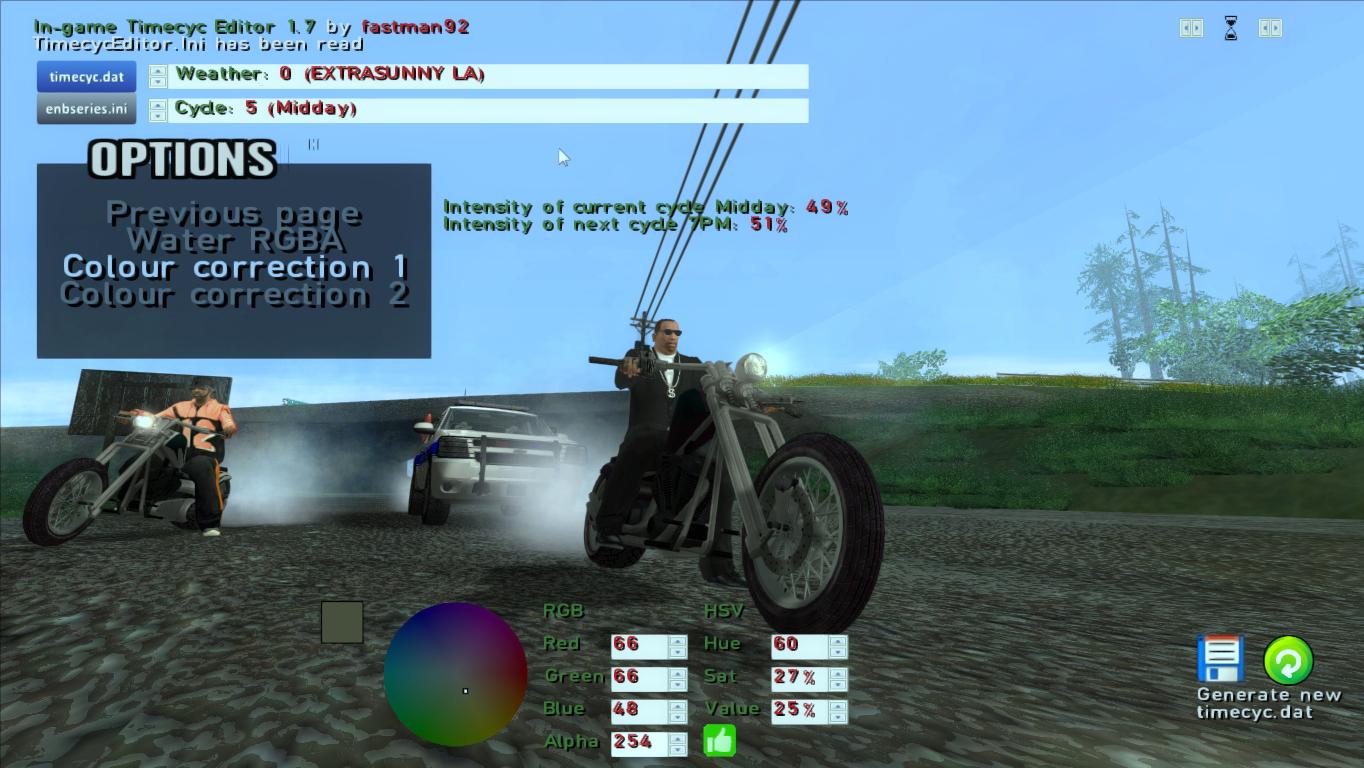1364x768 pixels.
Task: Select Colour correction 1 option
Action: (234, 267)
